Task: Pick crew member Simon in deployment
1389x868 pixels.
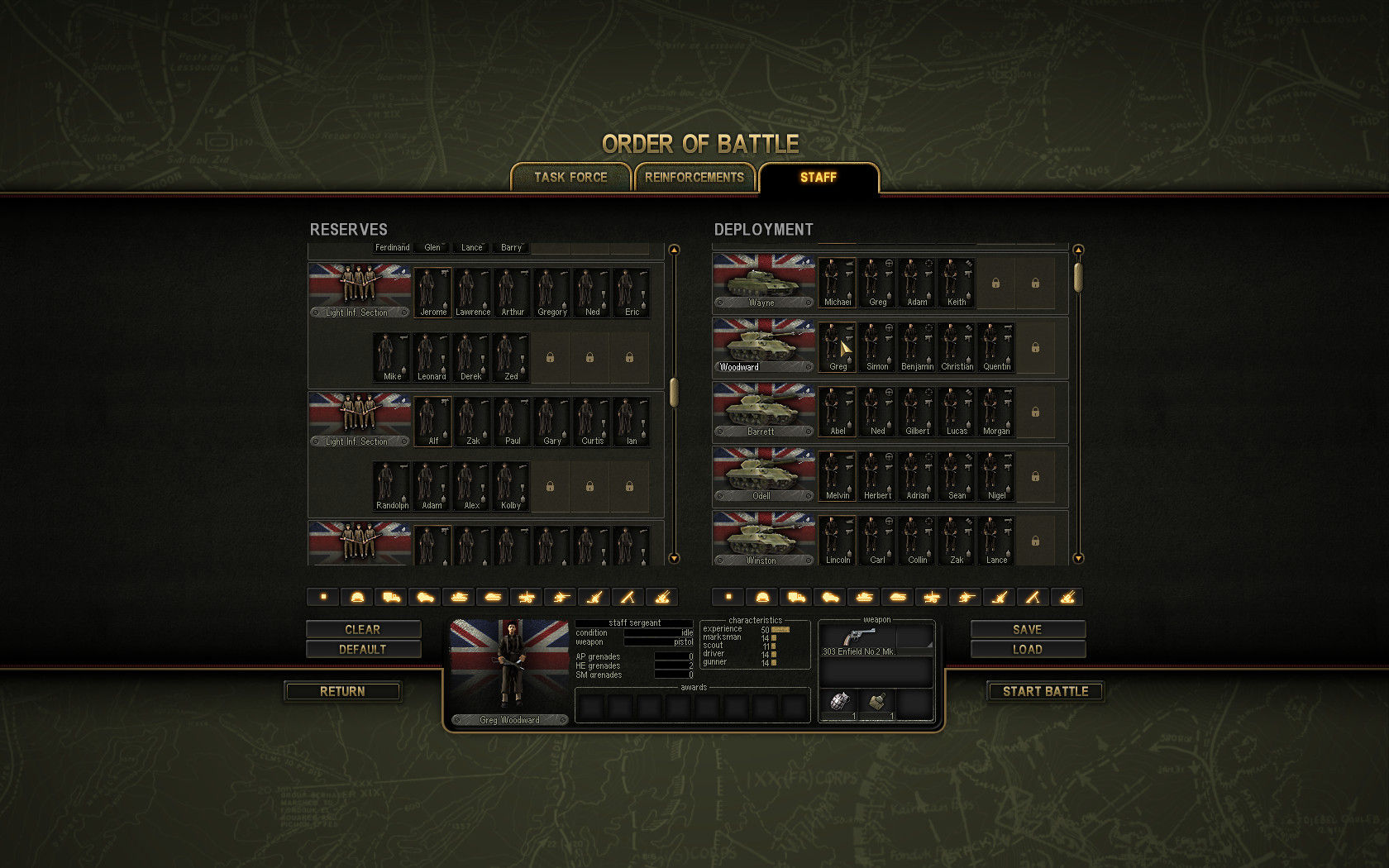Action: [x=877, y=347]
